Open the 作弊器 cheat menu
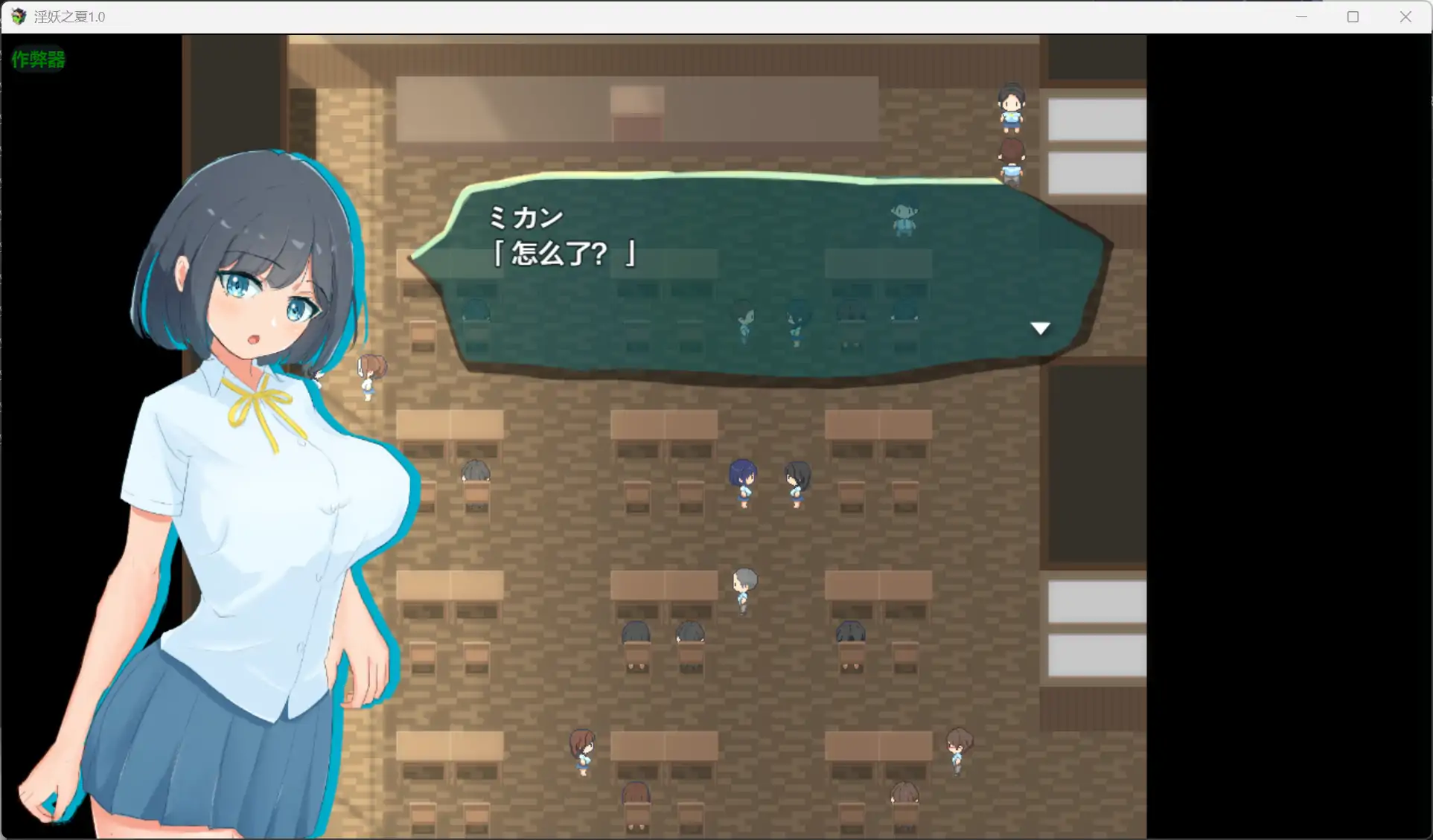 39,60
